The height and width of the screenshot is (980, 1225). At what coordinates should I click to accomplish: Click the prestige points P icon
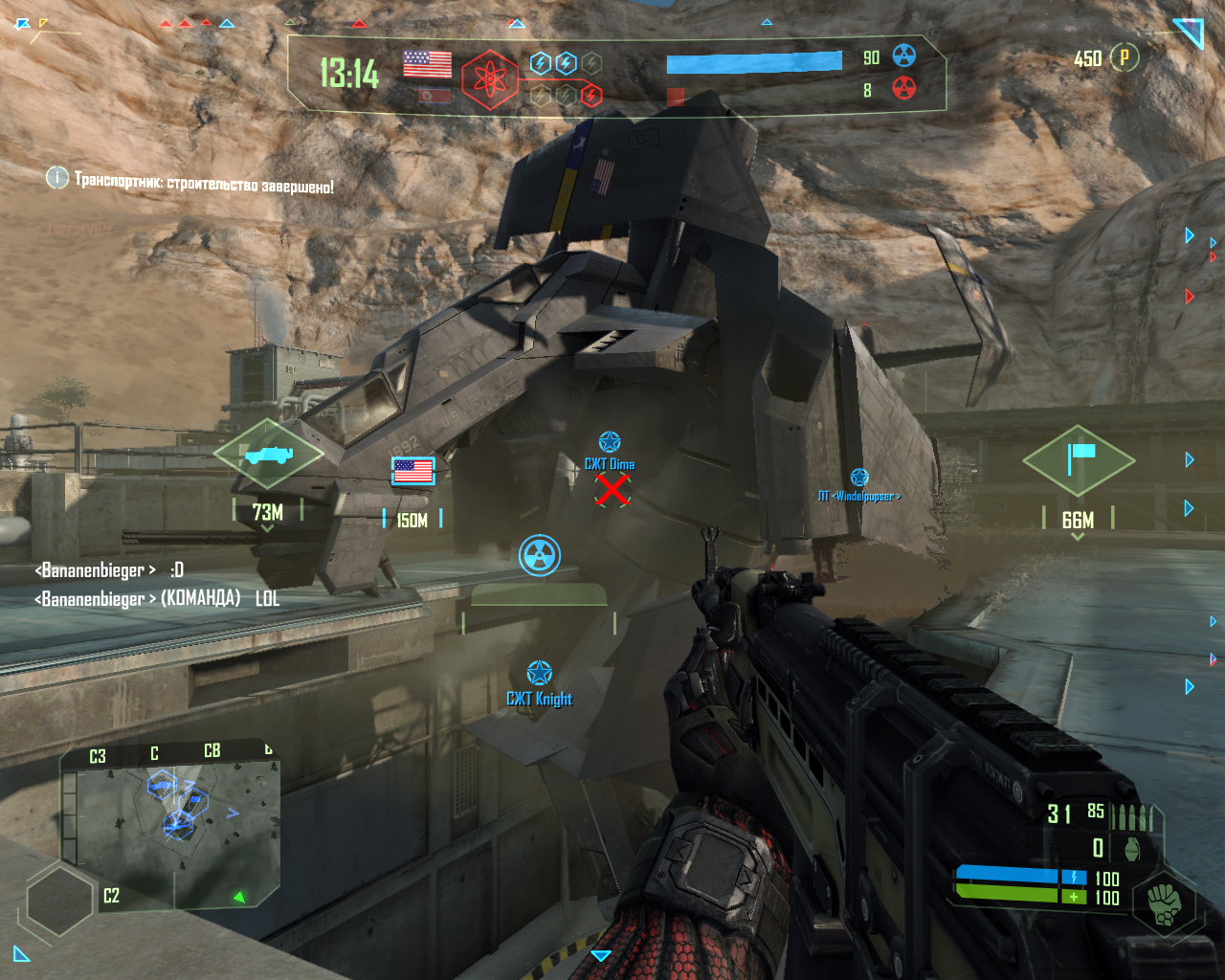[1125, 57]
